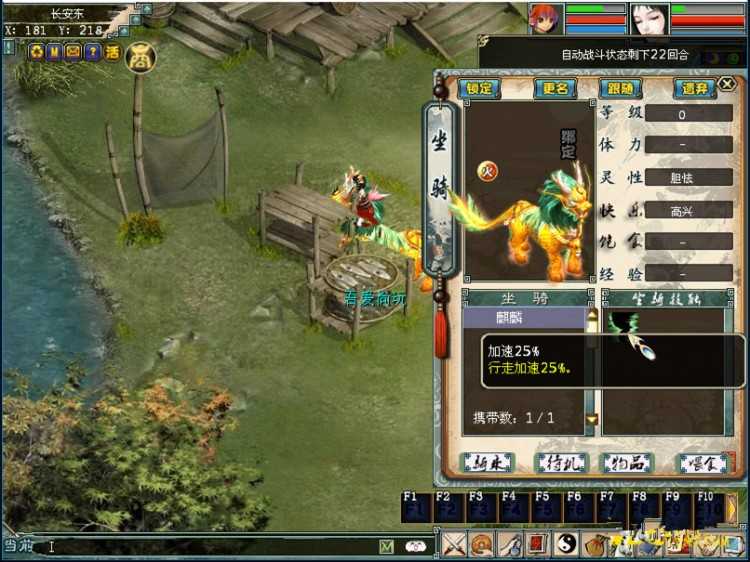
Task: Click the hotbar's yellow arrow button
Action: tap(733, 508)
